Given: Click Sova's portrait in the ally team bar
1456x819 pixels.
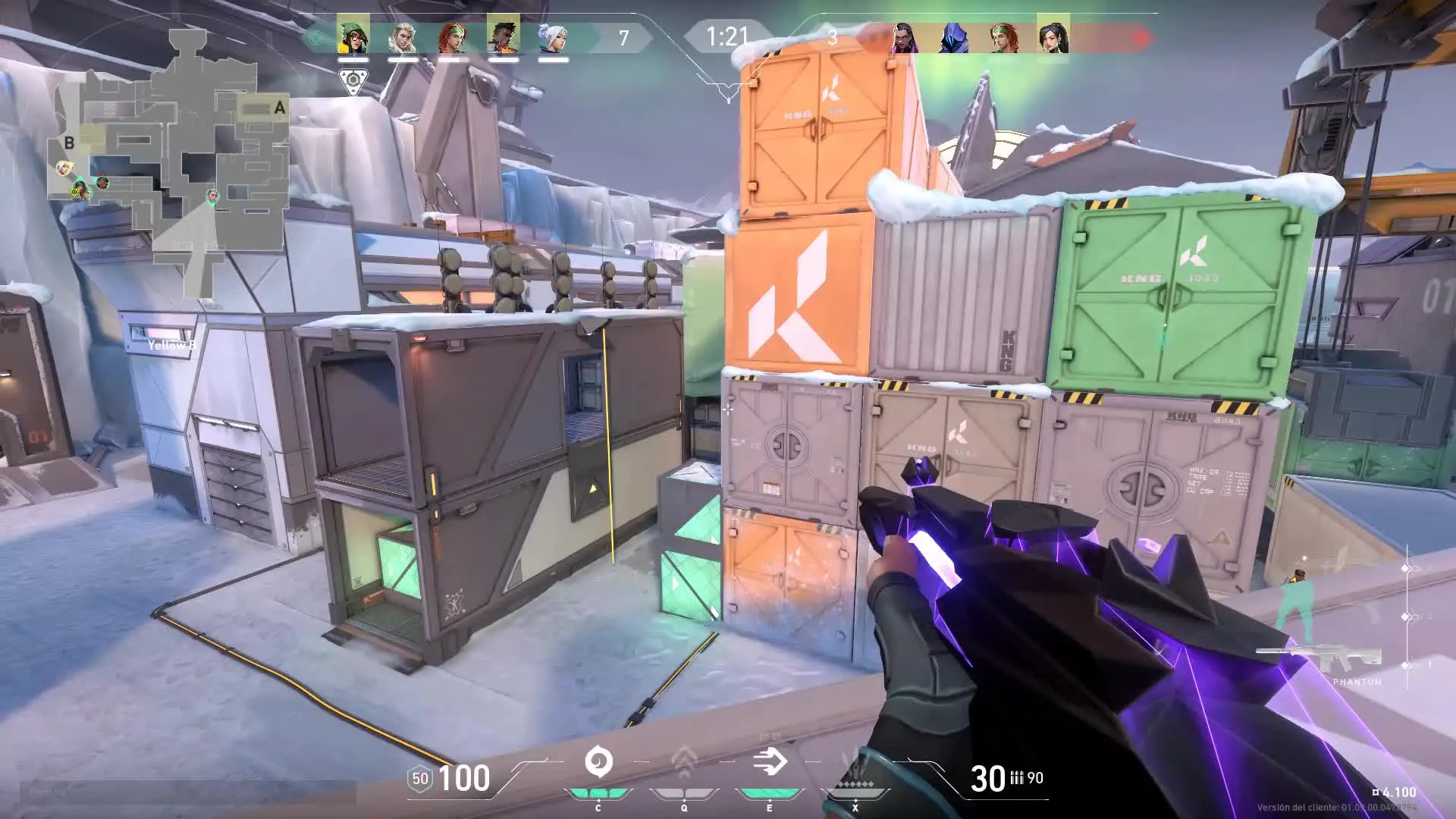Looking at the screenshot, I should tap(403, 36).
